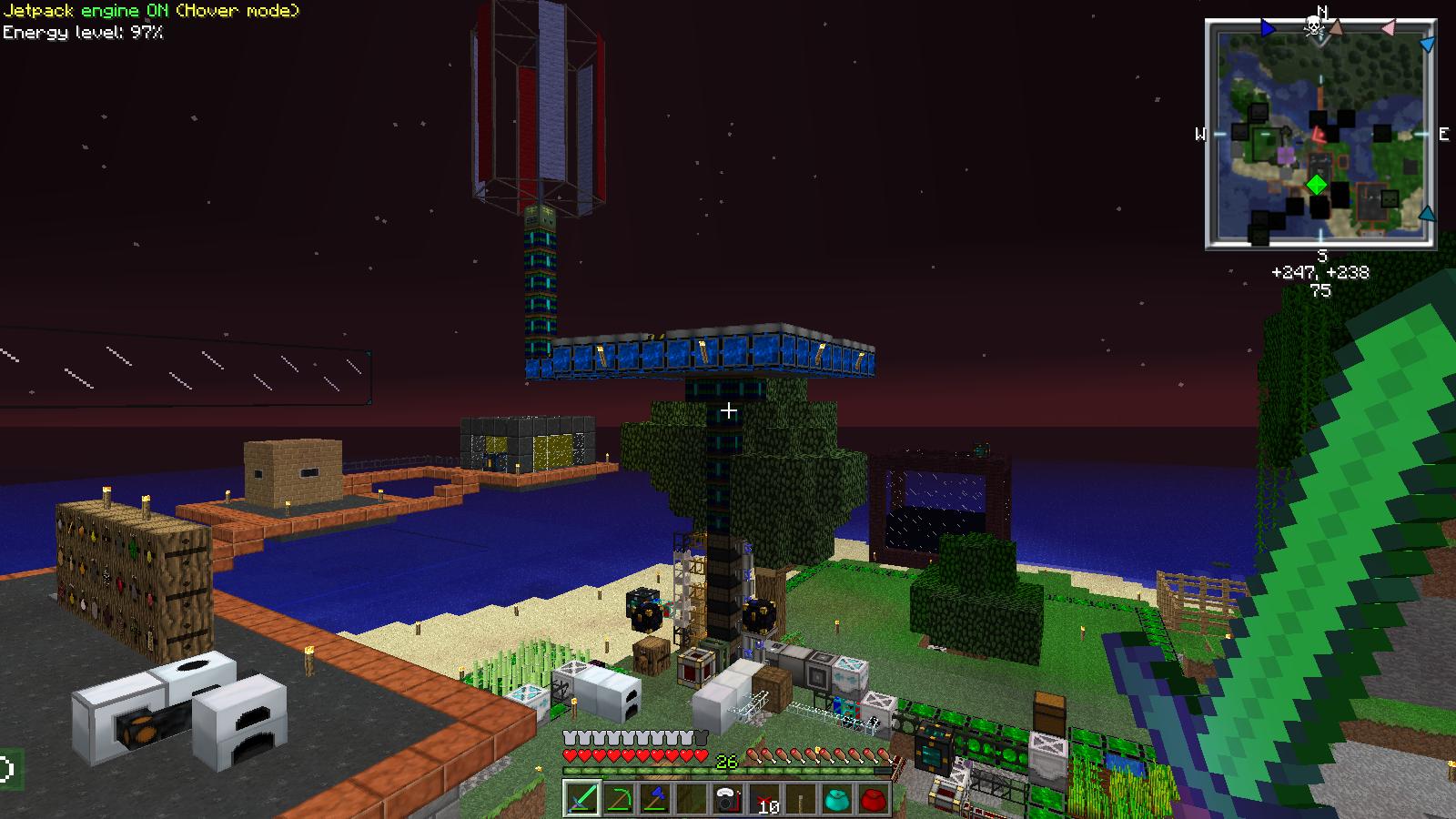Screen dimensions: 1456x819
Task: Click the pink waypoint arrow on minimap edge
Action: click(1388, 29)
